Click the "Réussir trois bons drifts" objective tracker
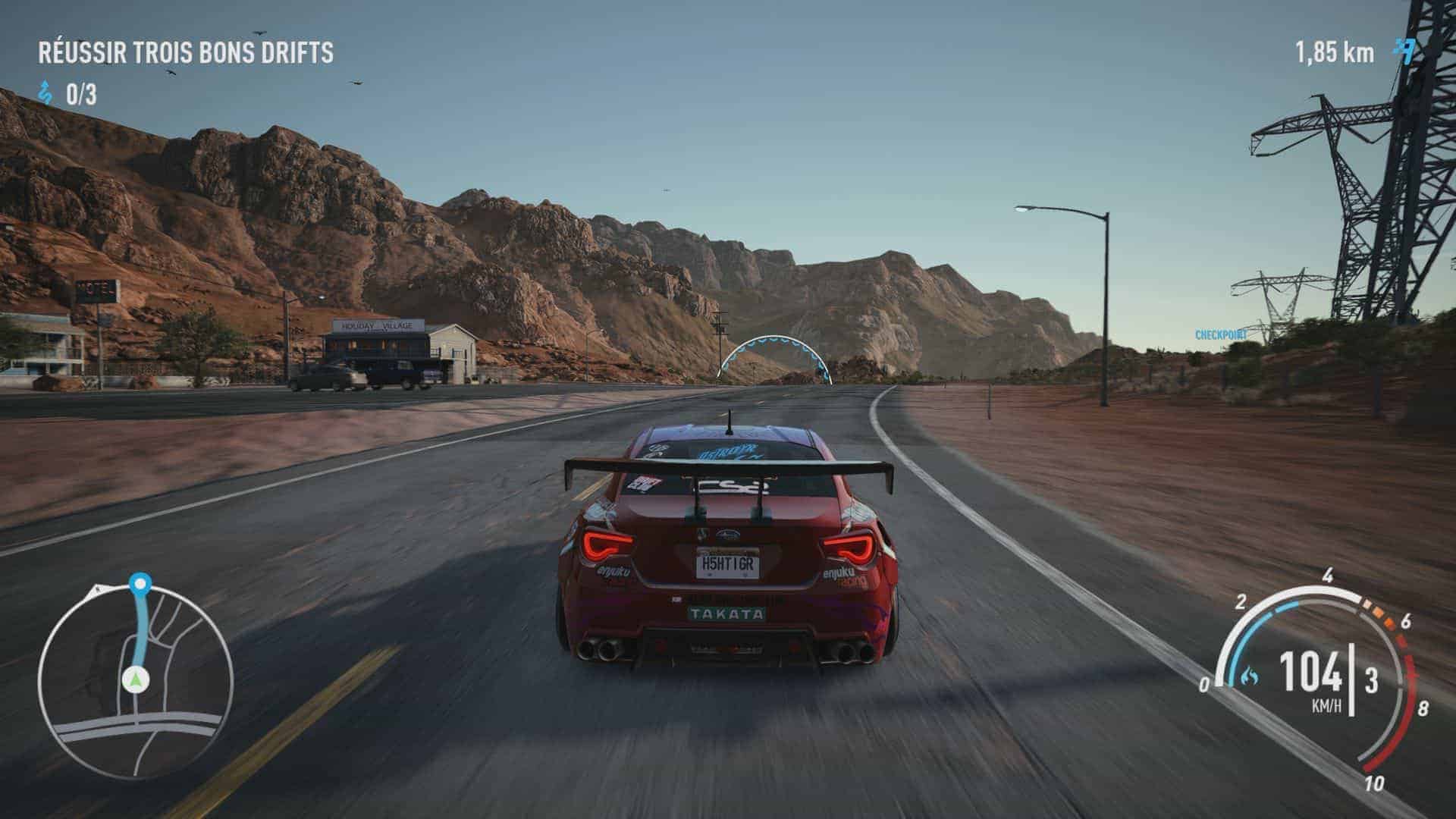The image size is (1456, 819). point(186,53)
